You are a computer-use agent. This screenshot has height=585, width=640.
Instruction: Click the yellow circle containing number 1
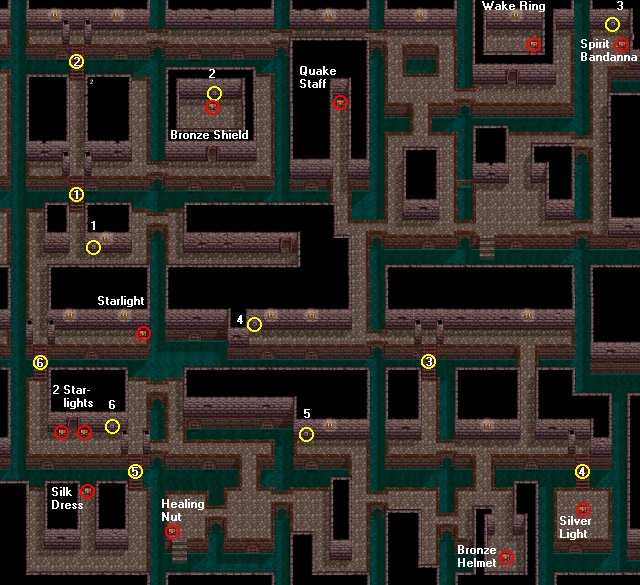click(77, 194)
